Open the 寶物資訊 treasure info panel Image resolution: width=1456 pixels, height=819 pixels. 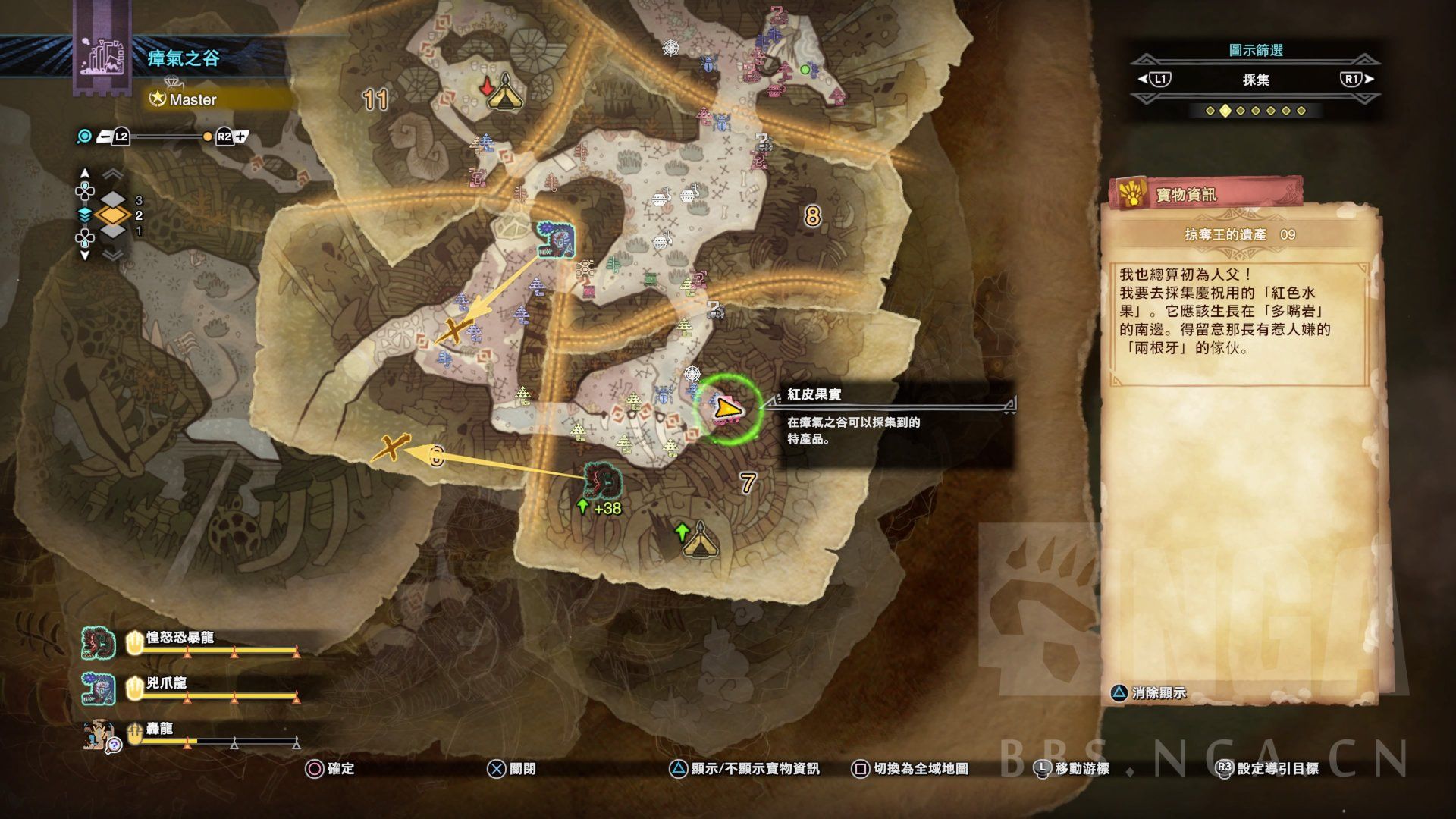tap(1204, 195)
